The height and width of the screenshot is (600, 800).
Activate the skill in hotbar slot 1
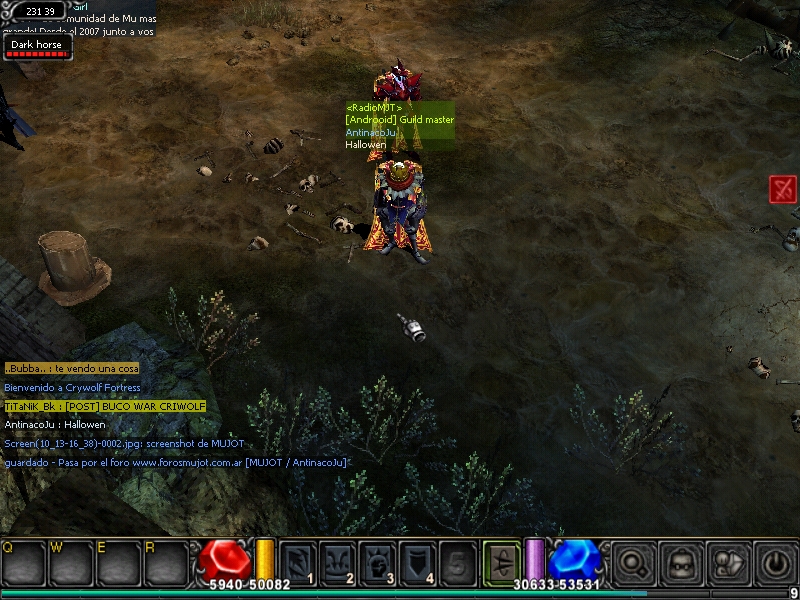click(298, 563)
